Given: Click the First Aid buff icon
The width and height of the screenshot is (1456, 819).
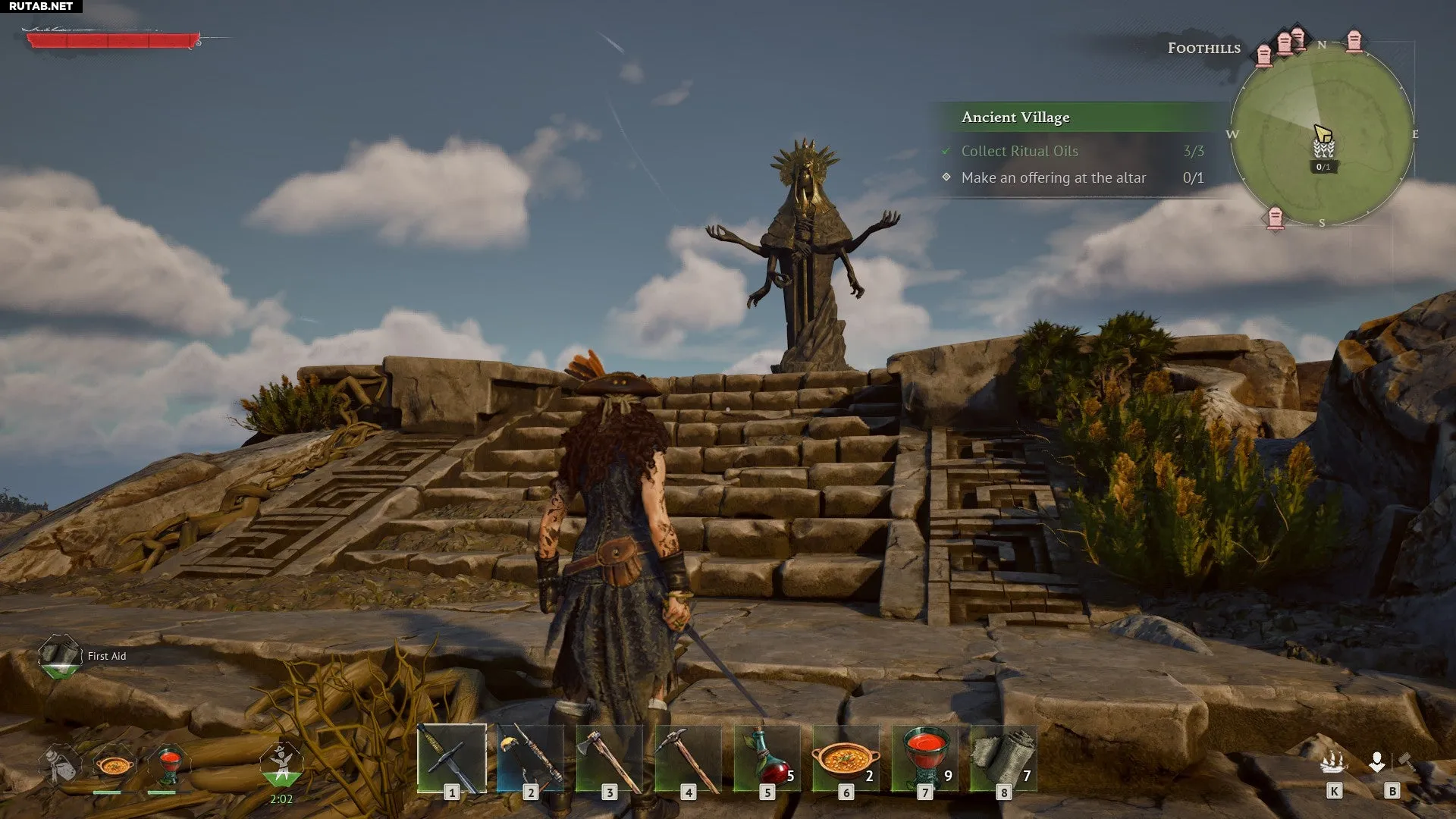Looking at the screenshot, I should point(60,655).
